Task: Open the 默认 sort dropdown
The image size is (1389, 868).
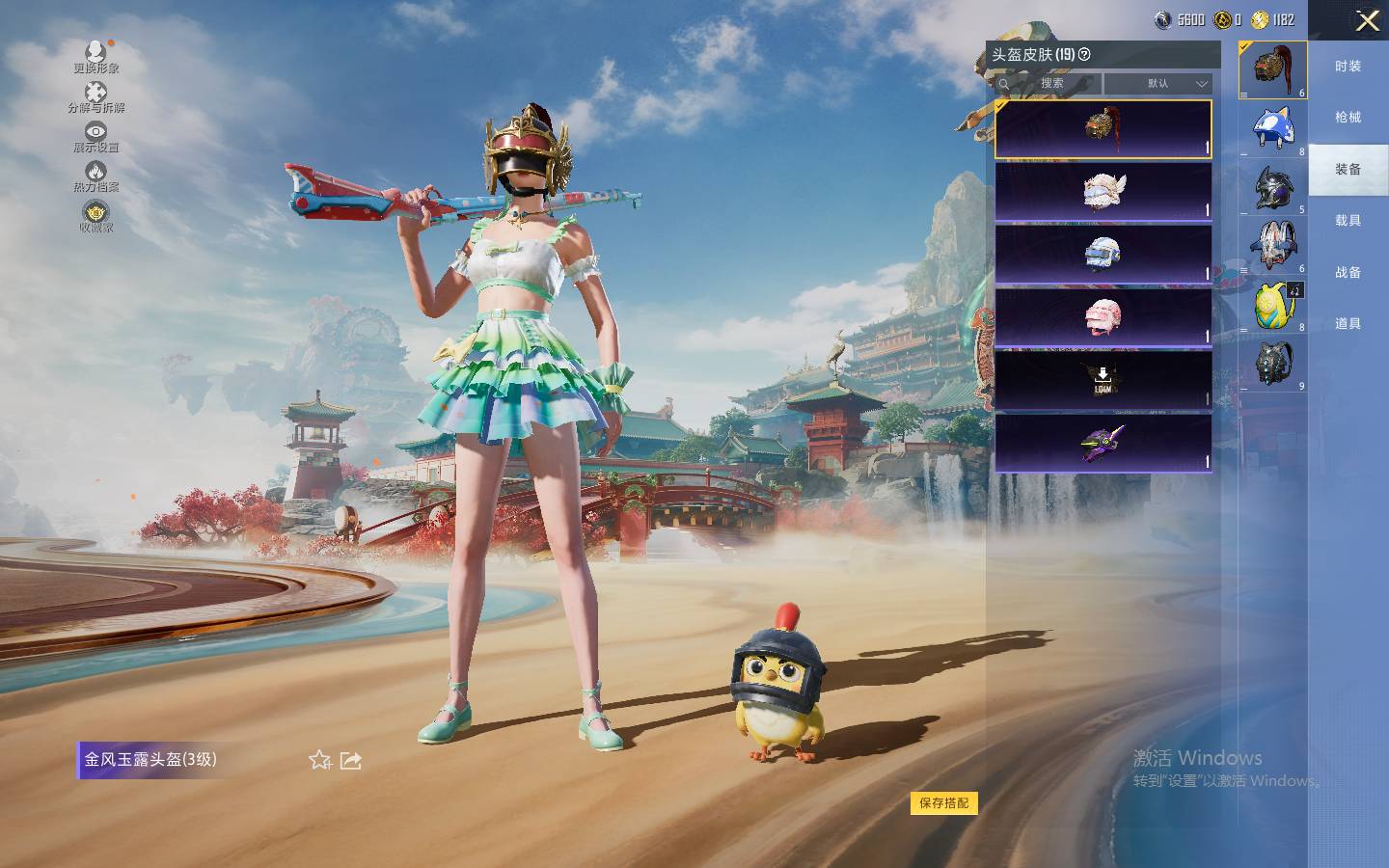Action: (x=1157, y=84)
